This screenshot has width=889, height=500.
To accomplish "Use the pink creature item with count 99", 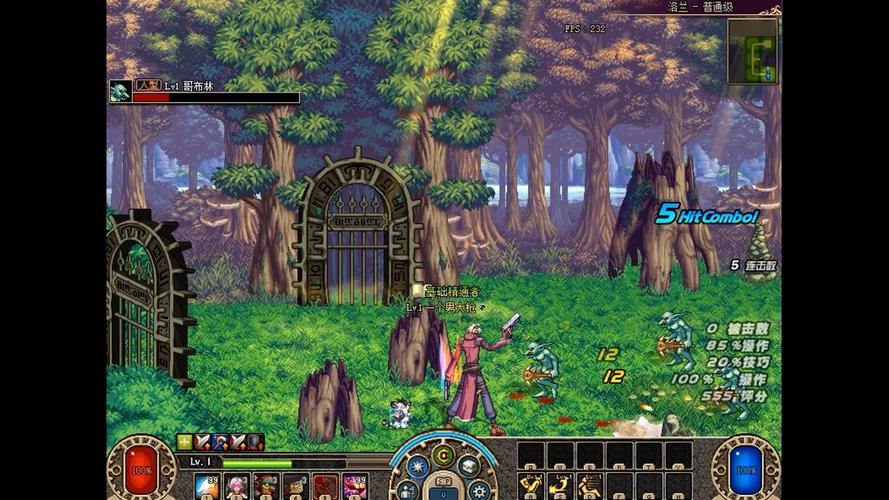I will point(355,487).
